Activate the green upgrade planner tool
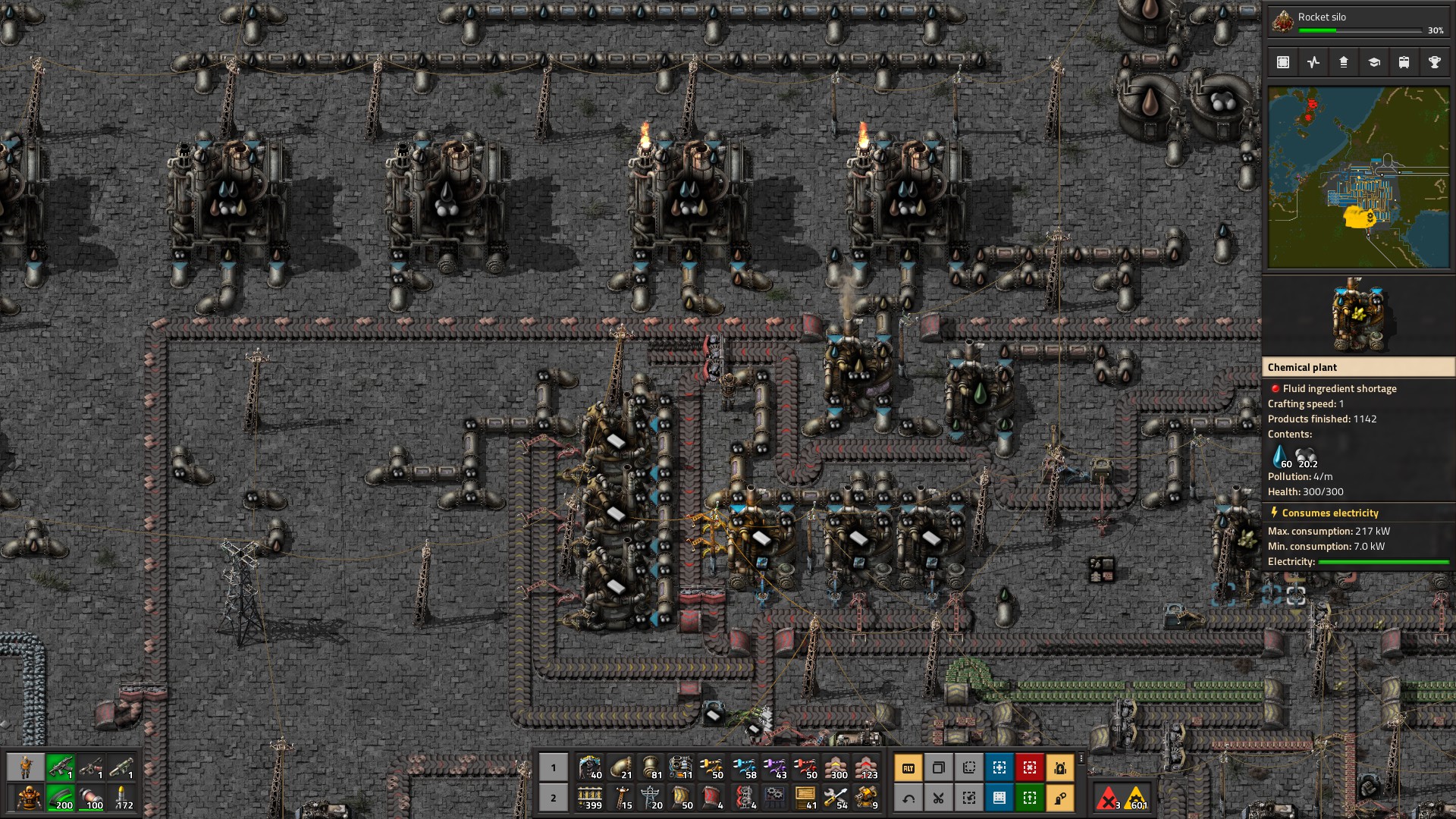 pyautogui.click(x=1029, y=798)
